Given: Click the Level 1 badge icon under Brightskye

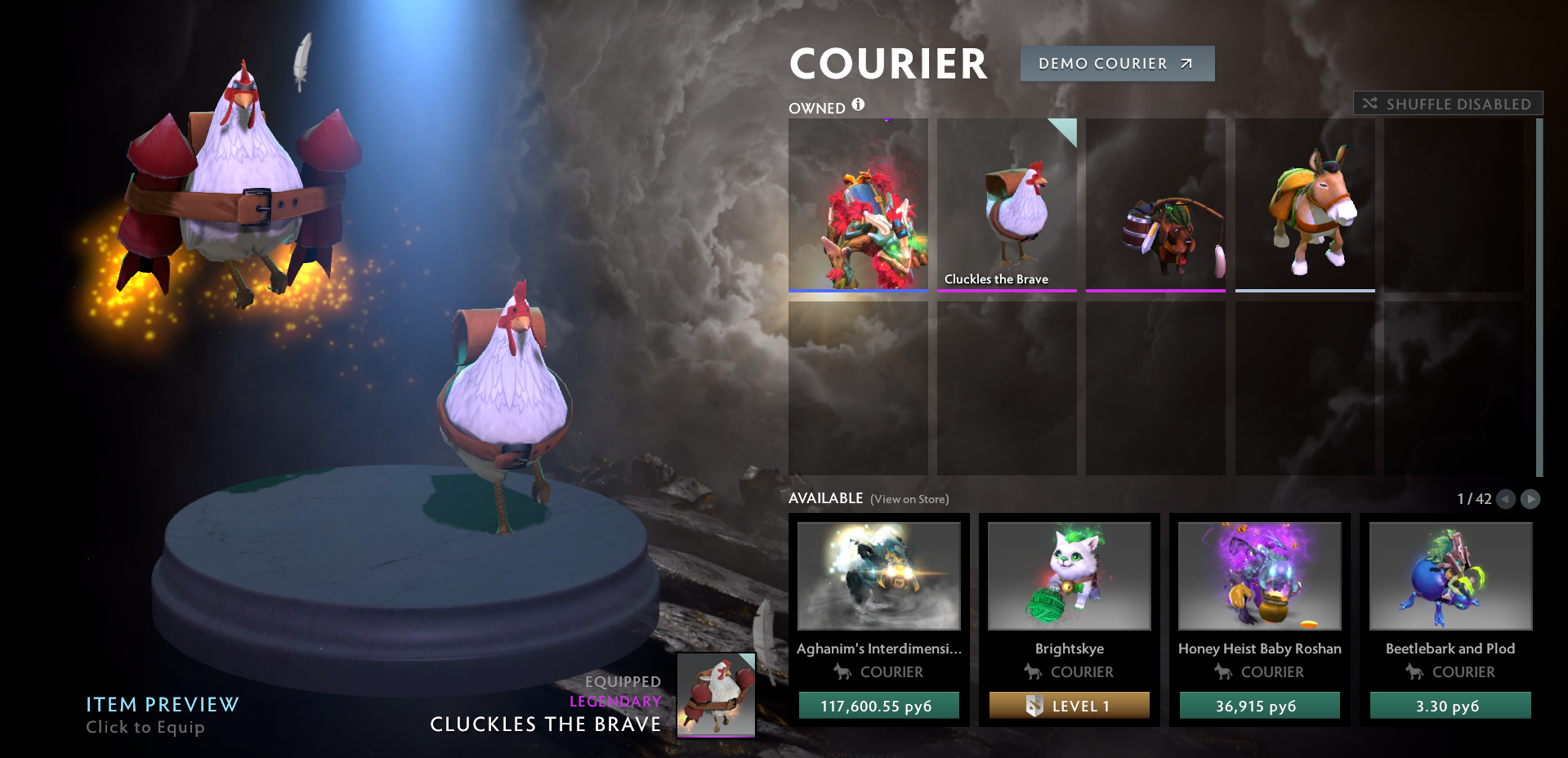Looking at the screenshot, I should tap(1036, 706).
